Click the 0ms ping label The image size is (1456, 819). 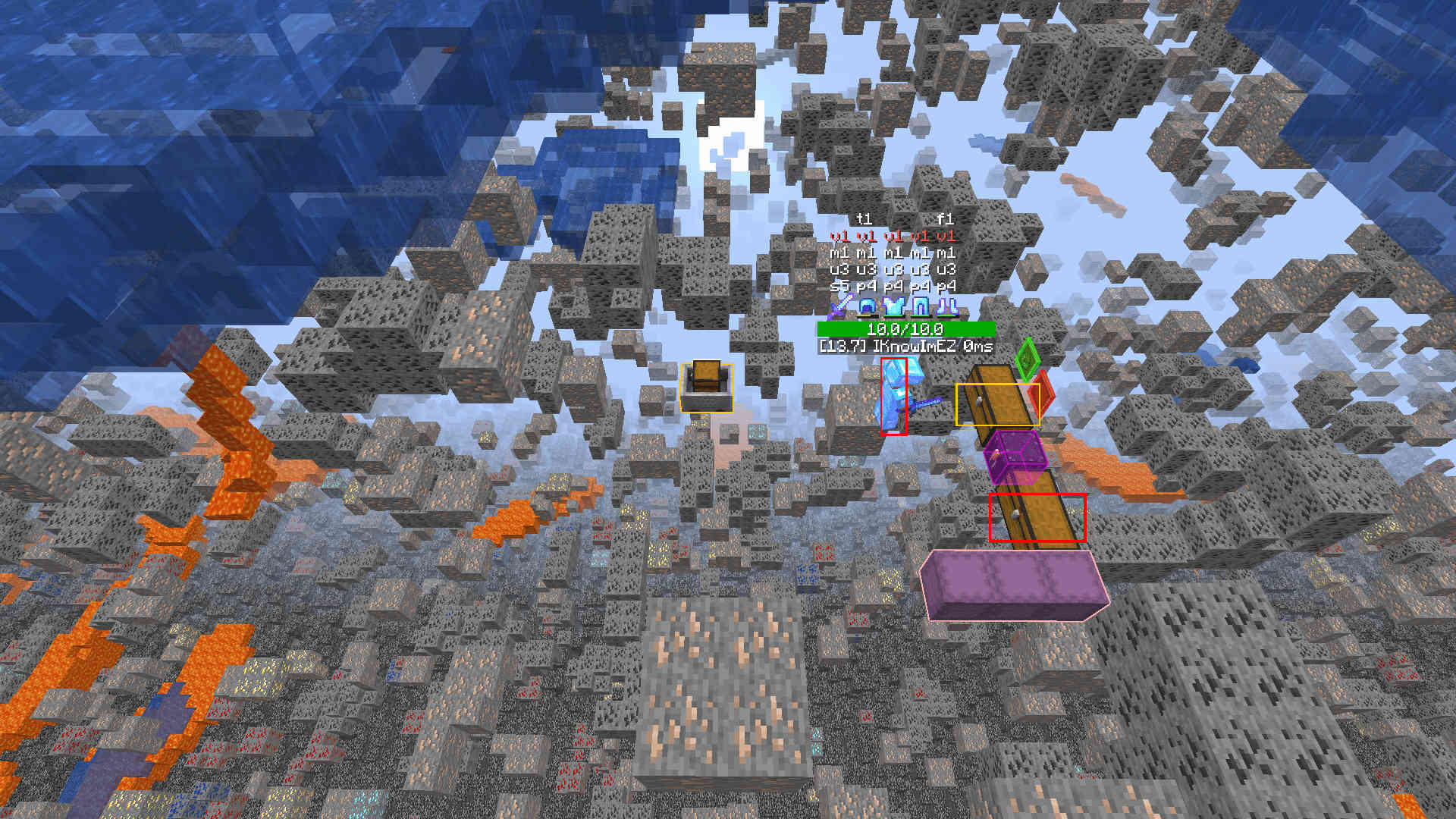[x=981, y=346]
